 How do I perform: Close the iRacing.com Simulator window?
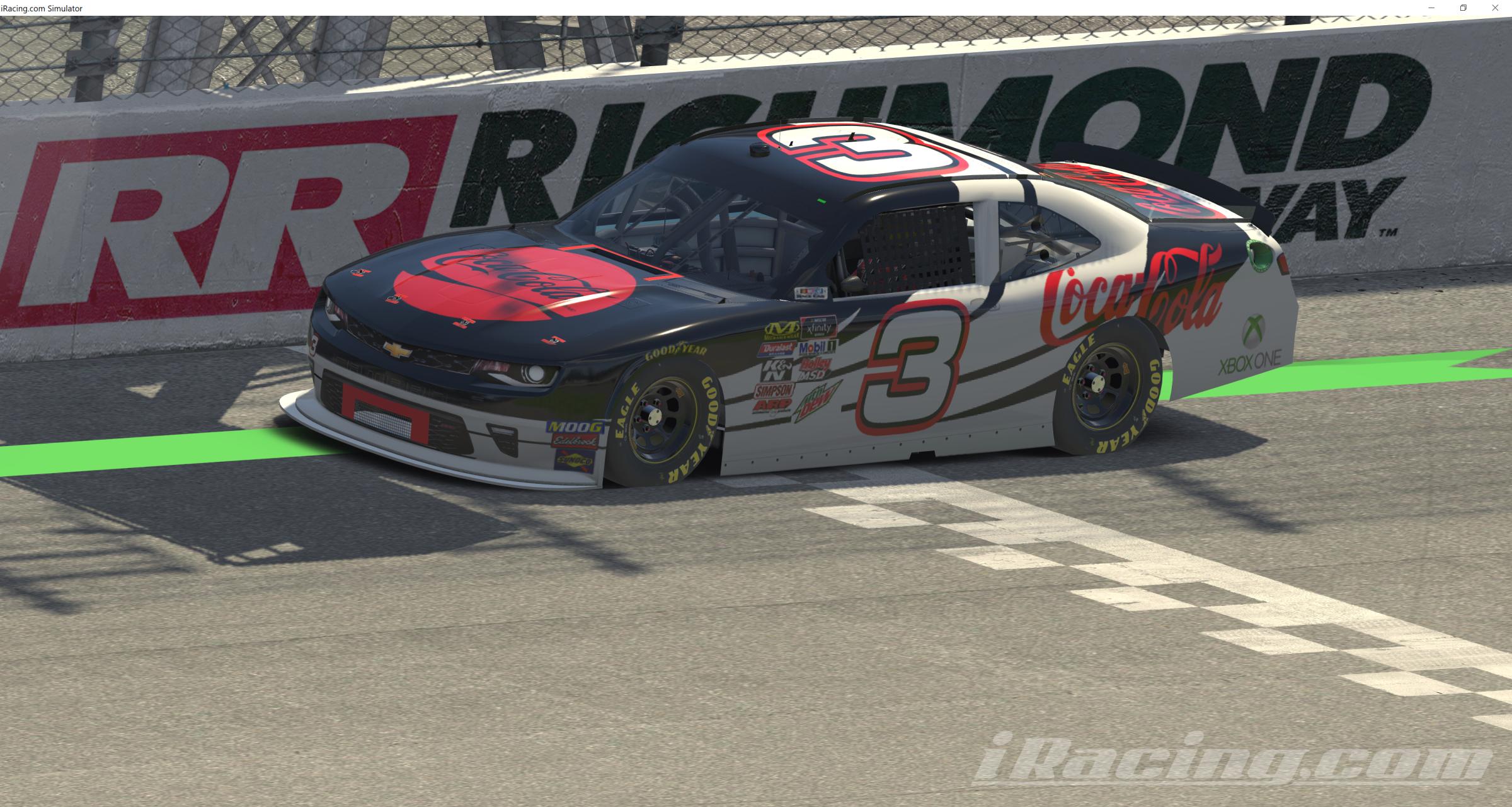pos(1495,8)
